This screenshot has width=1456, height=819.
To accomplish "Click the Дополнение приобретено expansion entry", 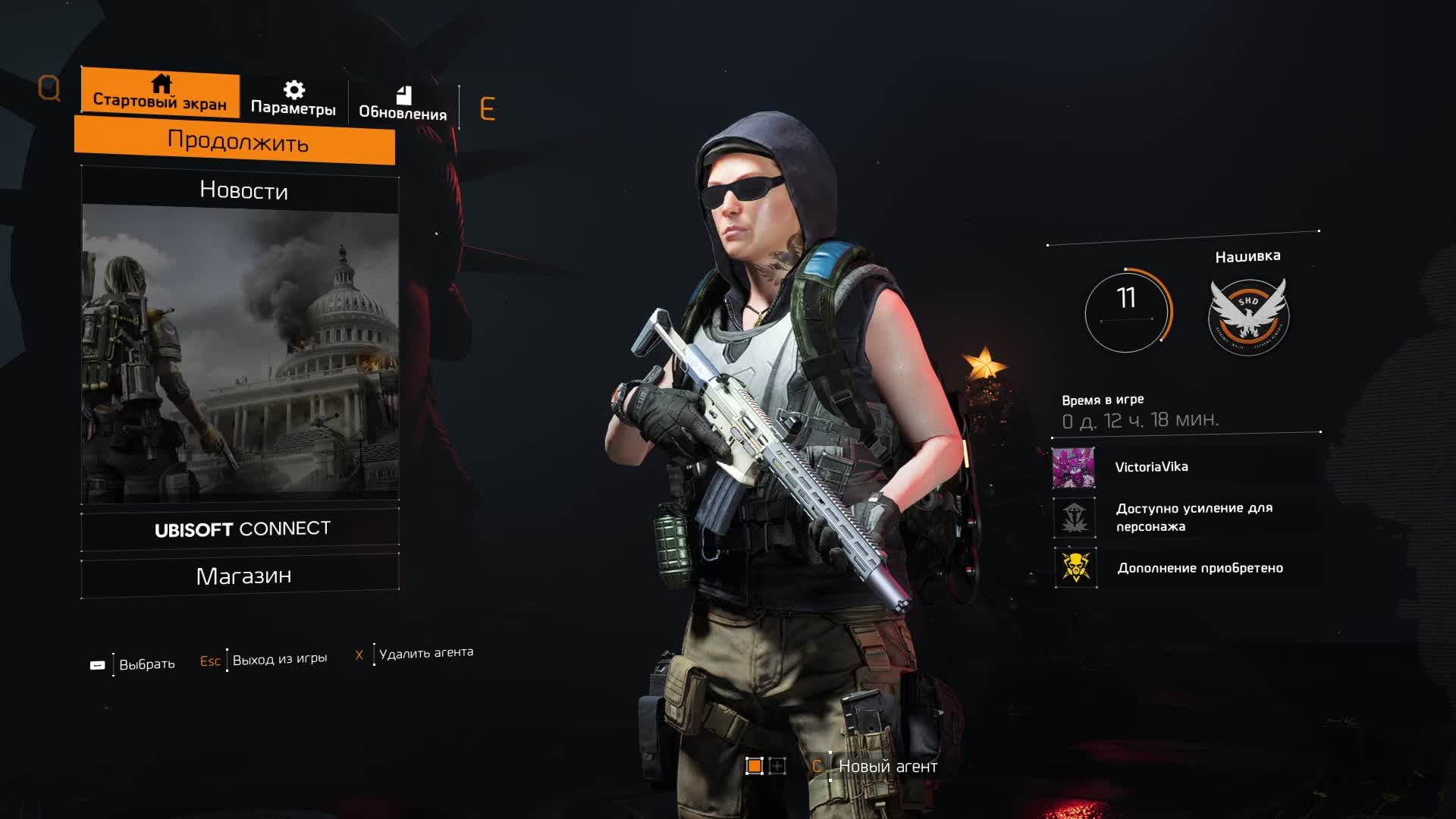I will 1199,568.
